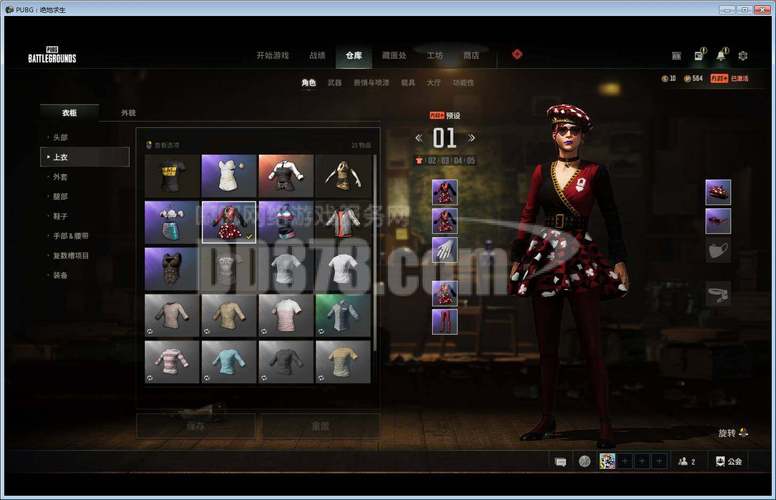This screenshot has height=500, width=776.
Task: Select the 外貌 (Appearance) tab
Action: (x=128, y=114)
